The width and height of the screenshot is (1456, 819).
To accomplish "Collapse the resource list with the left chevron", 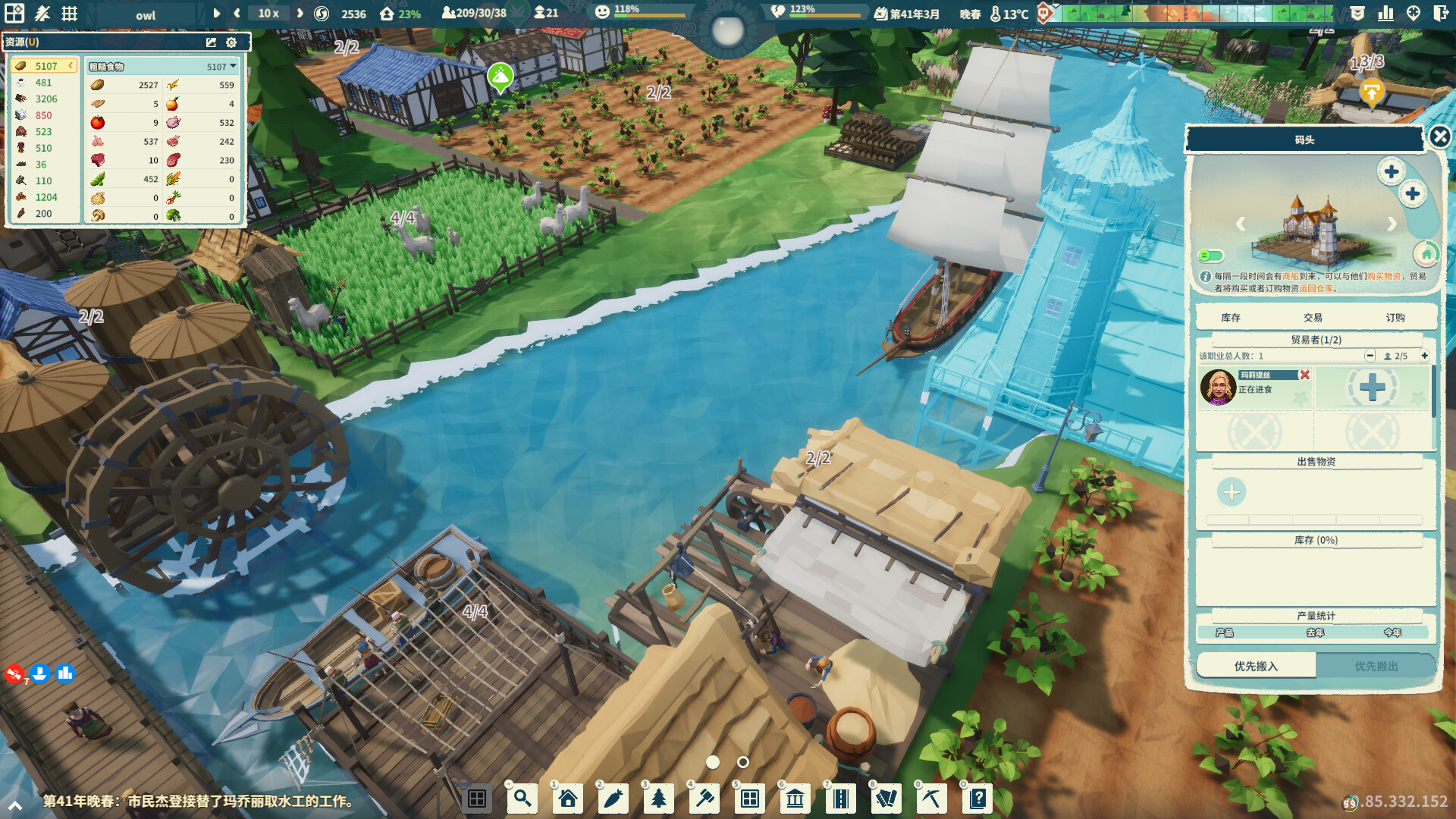I will coord(71,66).
